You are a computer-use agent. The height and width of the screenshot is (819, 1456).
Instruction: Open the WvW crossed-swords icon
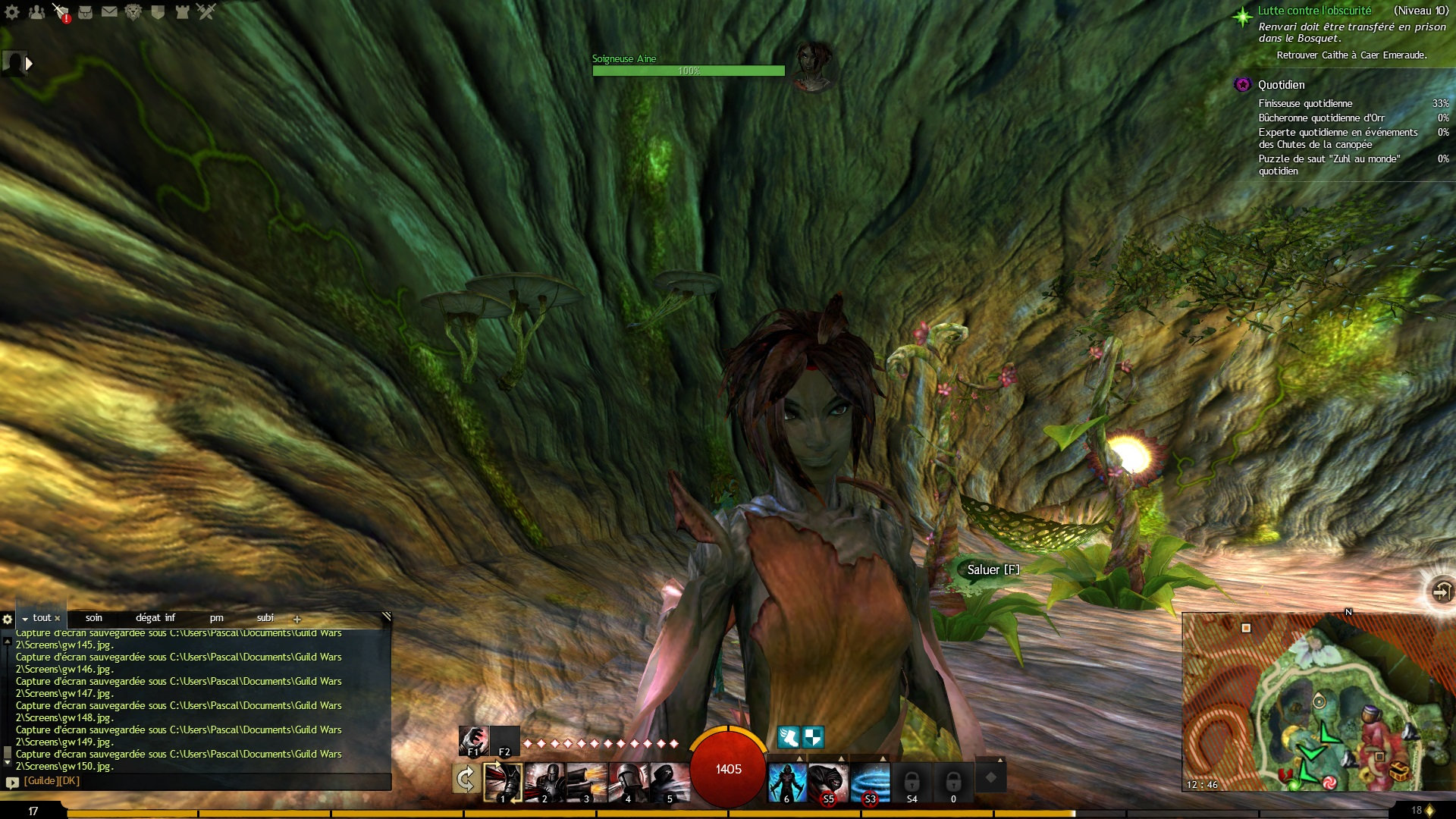pos(206,12)
